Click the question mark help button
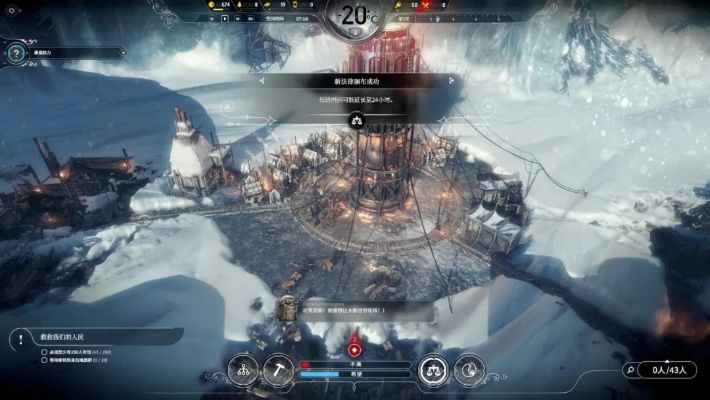 tap(15, 52)
